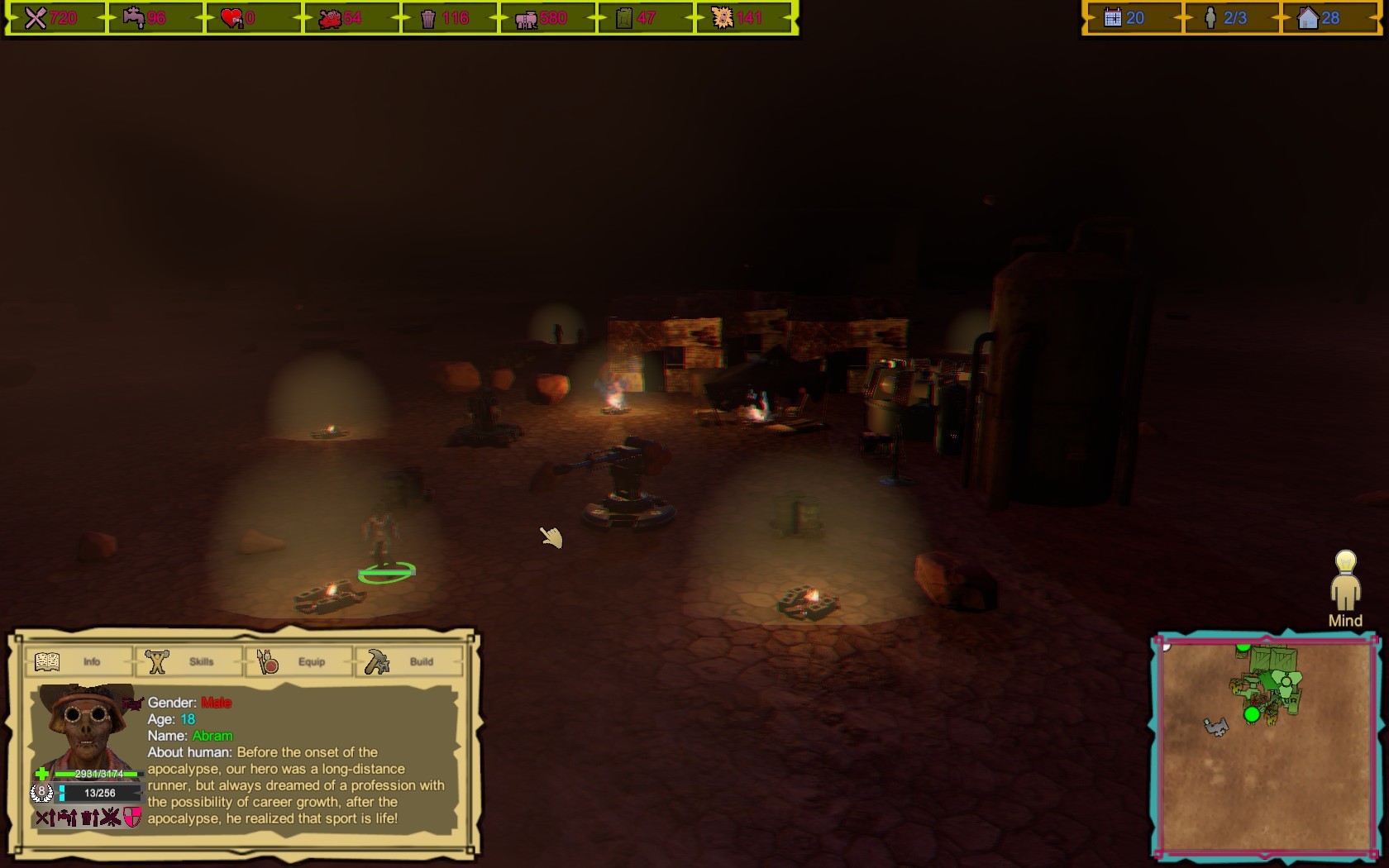The image size is (1389, 868).
Task: Switch to the Skills tab
Action: 189,661
